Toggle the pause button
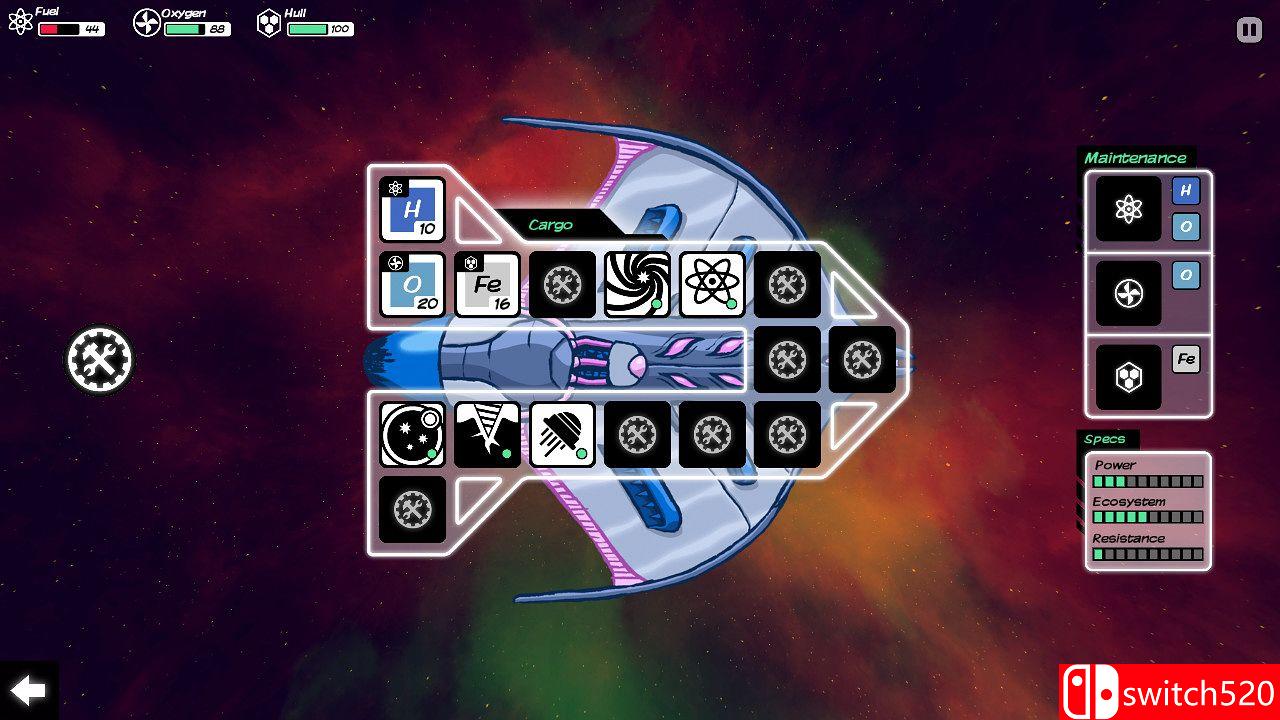 click(1247, 30)
